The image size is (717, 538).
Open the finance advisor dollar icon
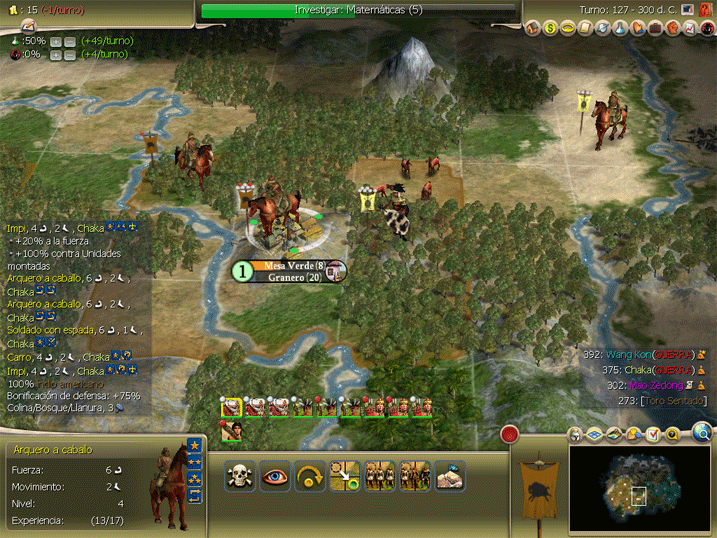pyautogui.click(x=549, y=28)
